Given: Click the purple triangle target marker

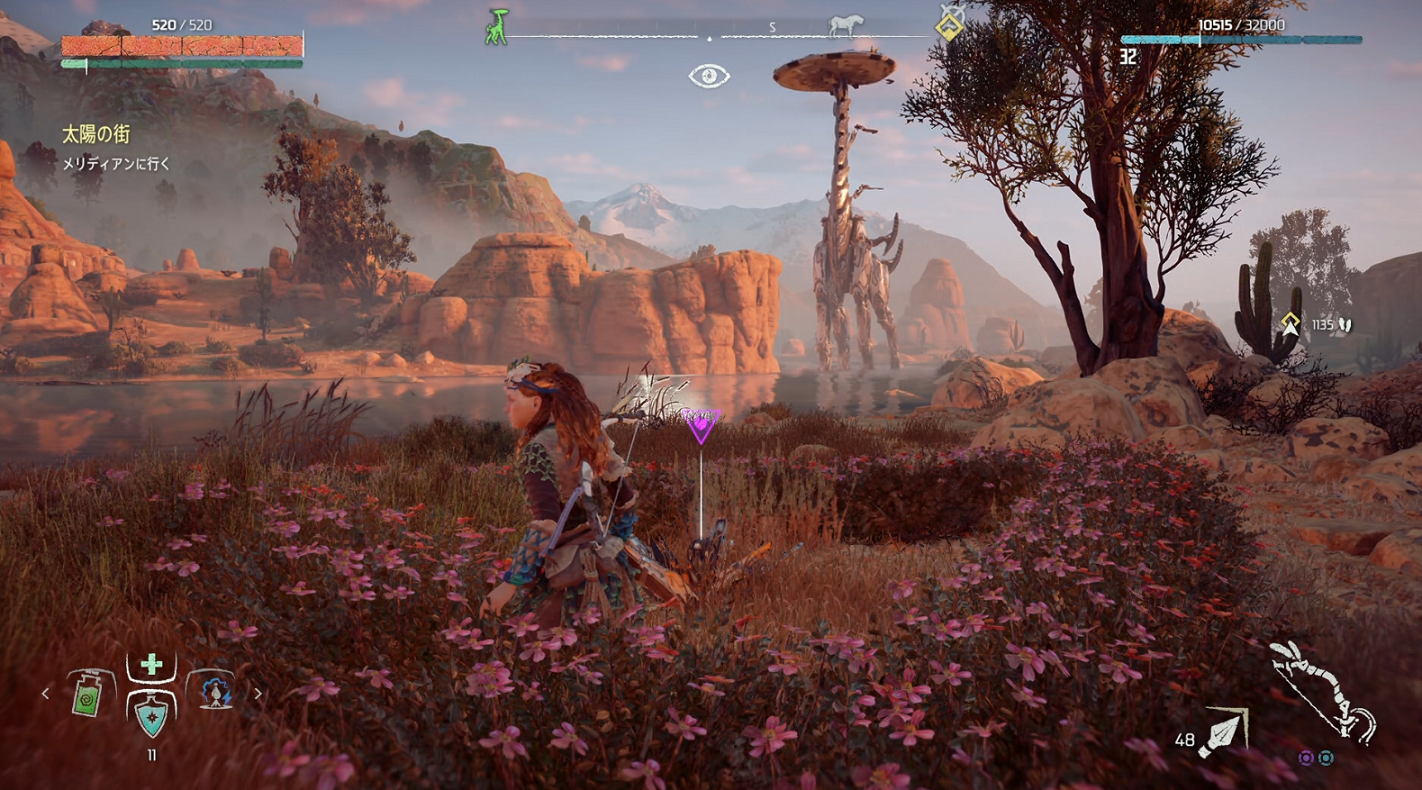Looking at the screenshot, I should click(x=700, y=424).
